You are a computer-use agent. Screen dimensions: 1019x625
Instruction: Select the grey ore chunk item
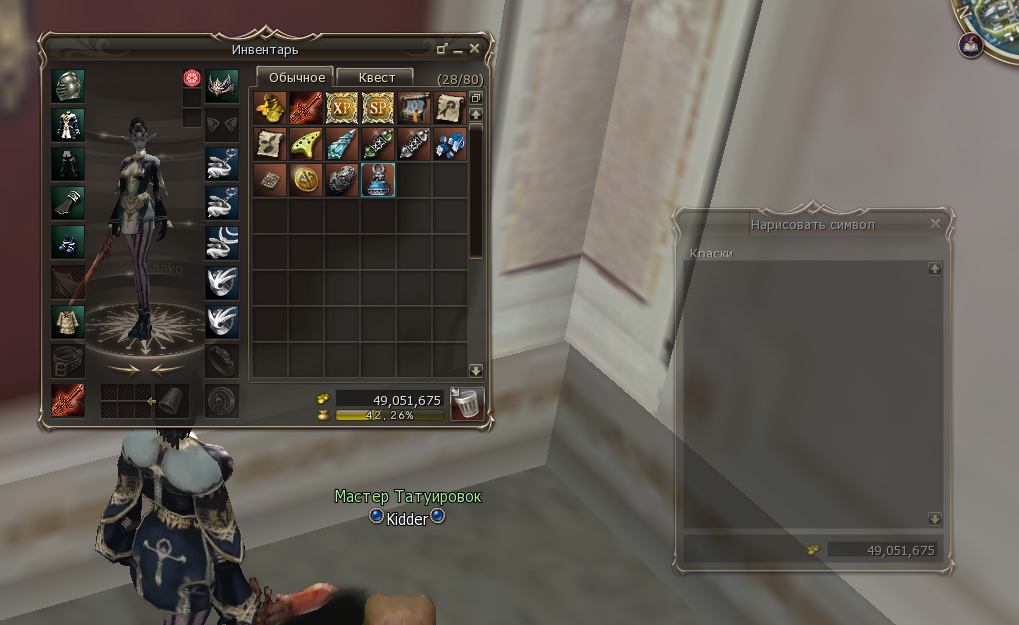342,180
